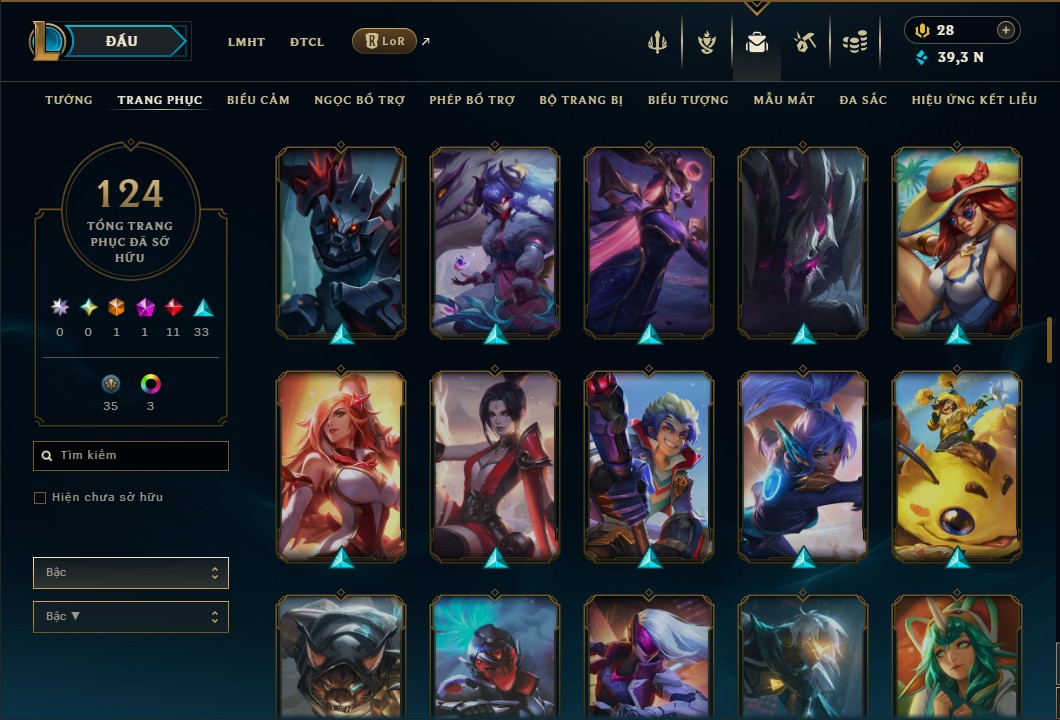The image size is (1060, 720).
Task: Open the LMHT home tab
Action: pyautogui.click(x=246, y=42)
